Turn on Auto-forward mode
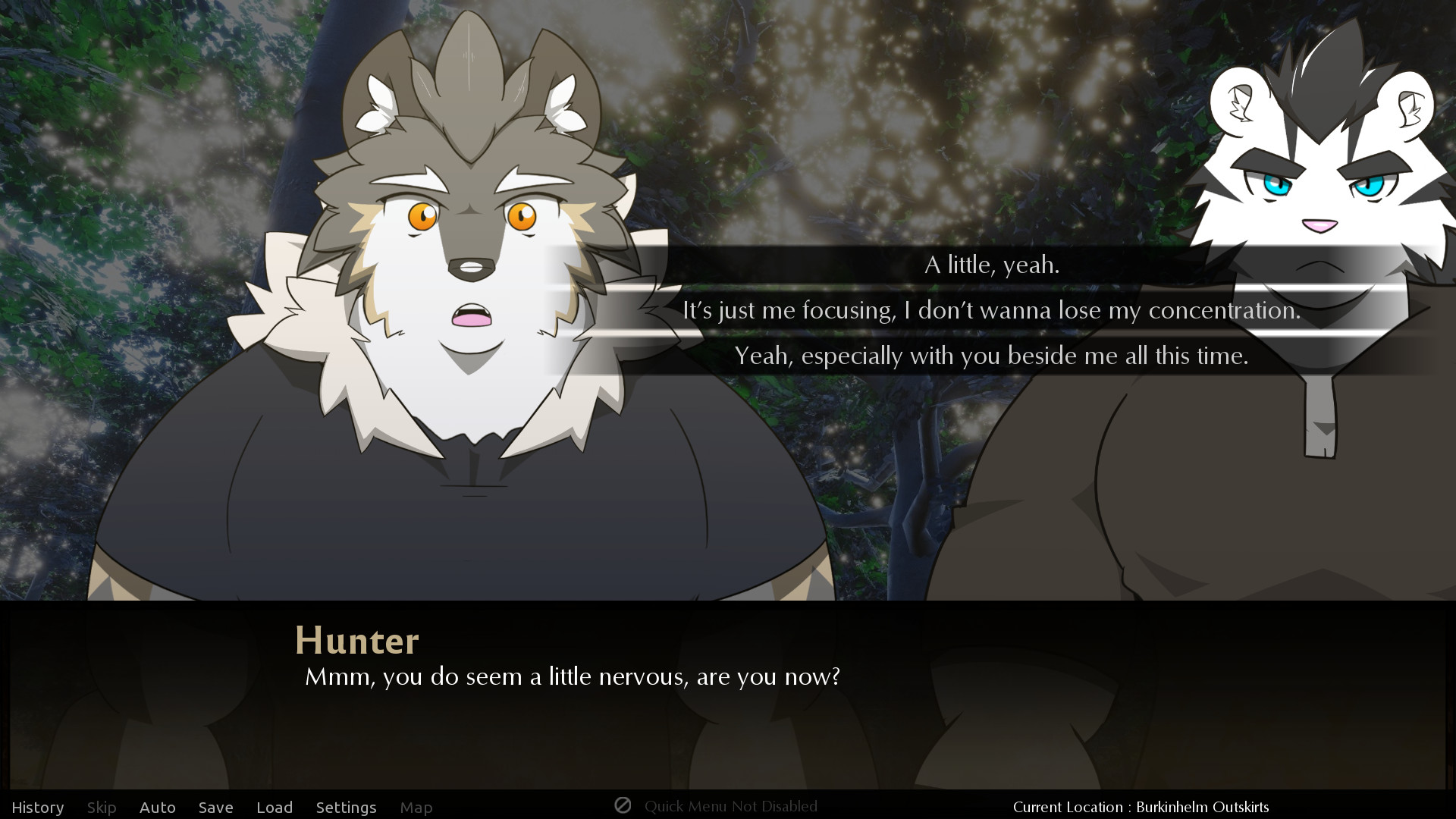Screen dimensions: 1456x819 pyautogui.click(x=157, y=807)
